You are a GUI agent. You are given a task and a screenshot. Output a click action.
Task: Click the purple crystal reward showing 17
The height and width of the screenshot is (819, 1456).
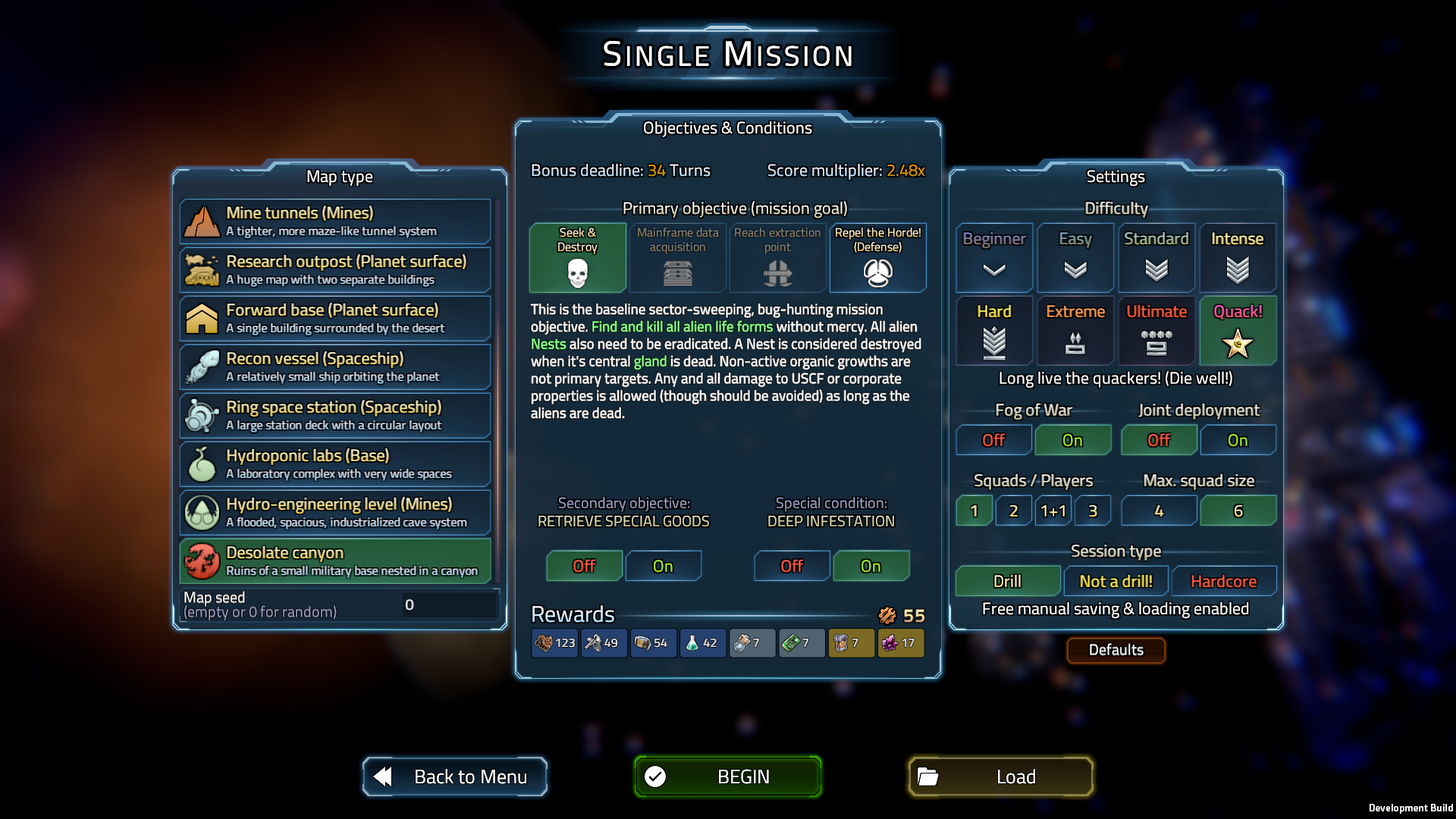pyautogui.click(x=900, y=642)
